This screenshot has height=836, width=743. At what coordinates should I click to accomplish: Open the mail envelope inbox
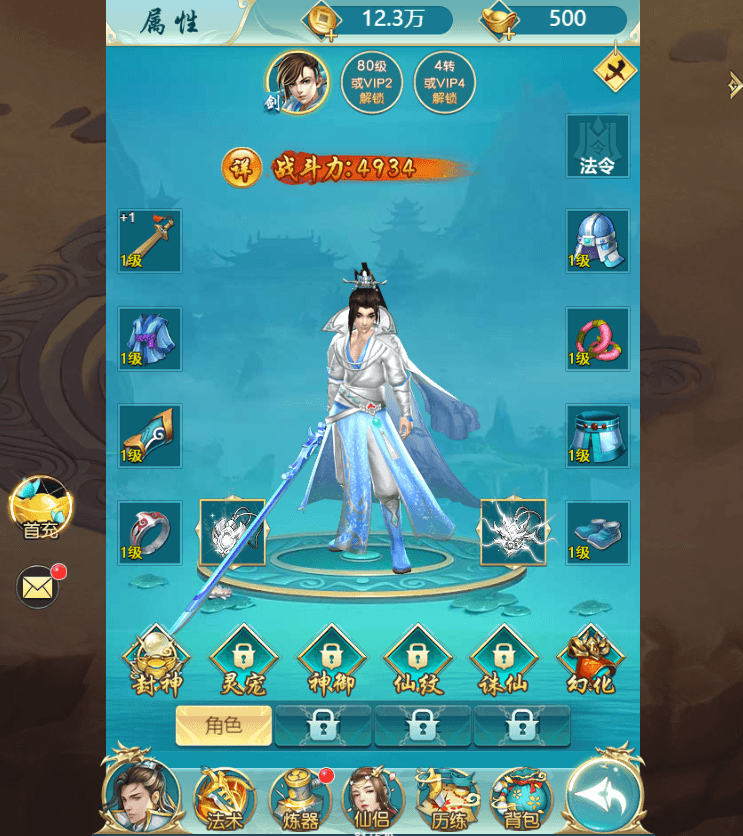coord(38,587)
